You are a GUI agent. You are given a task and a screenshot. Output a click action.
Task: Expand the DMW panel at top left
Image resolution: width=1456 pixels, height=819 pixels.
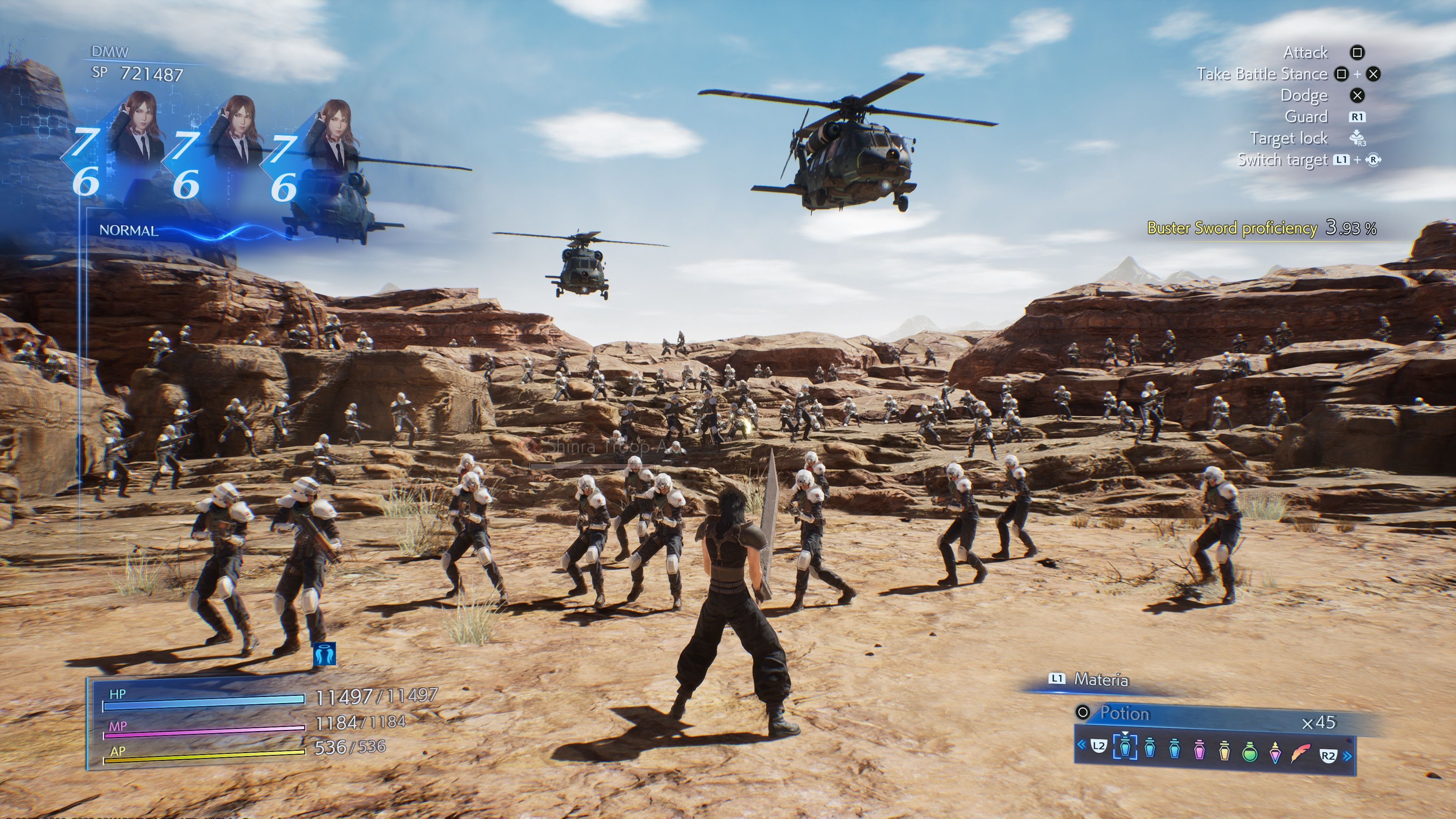[110, 51]
